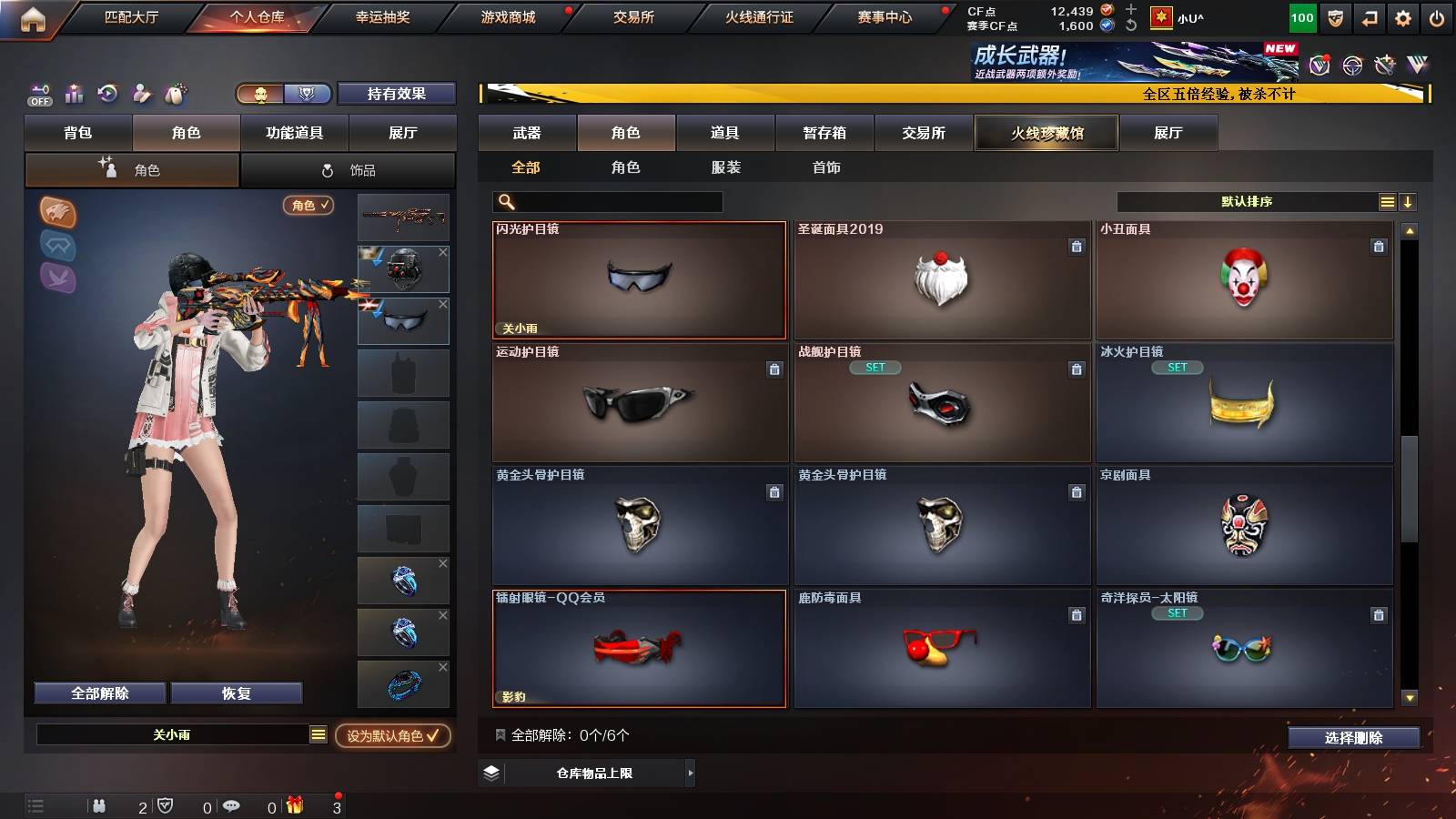The height and width of the screenshot is (819, 1456).
Task: Click the settings gear icon at top right
Action: (x=1402, y=15)
